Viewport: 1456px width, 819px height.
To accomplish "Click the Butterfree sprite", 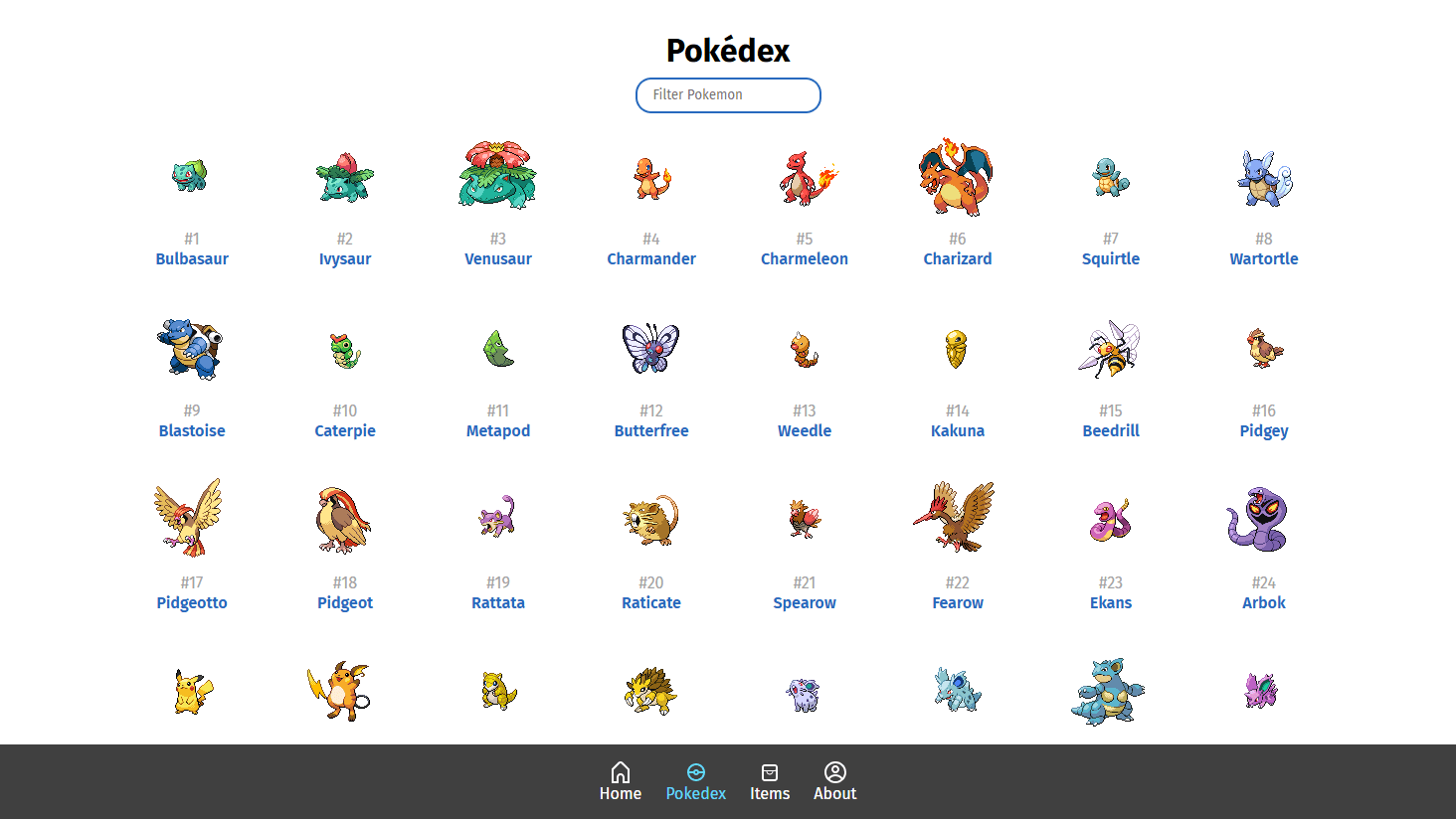I will pos(651,347).
